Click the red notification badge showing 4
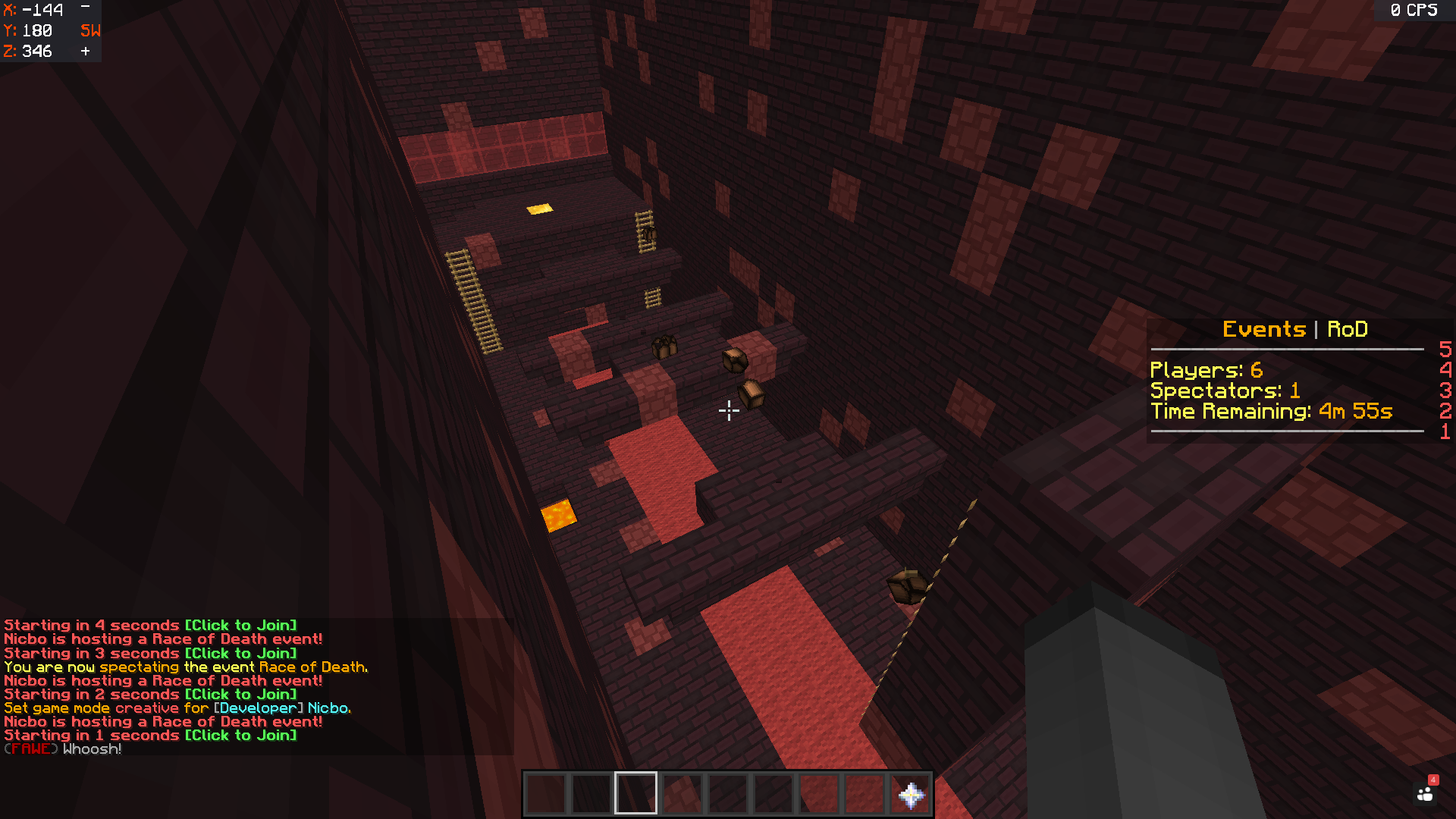Viewport: 1456px width, 819px height. tap(1432, 778)
